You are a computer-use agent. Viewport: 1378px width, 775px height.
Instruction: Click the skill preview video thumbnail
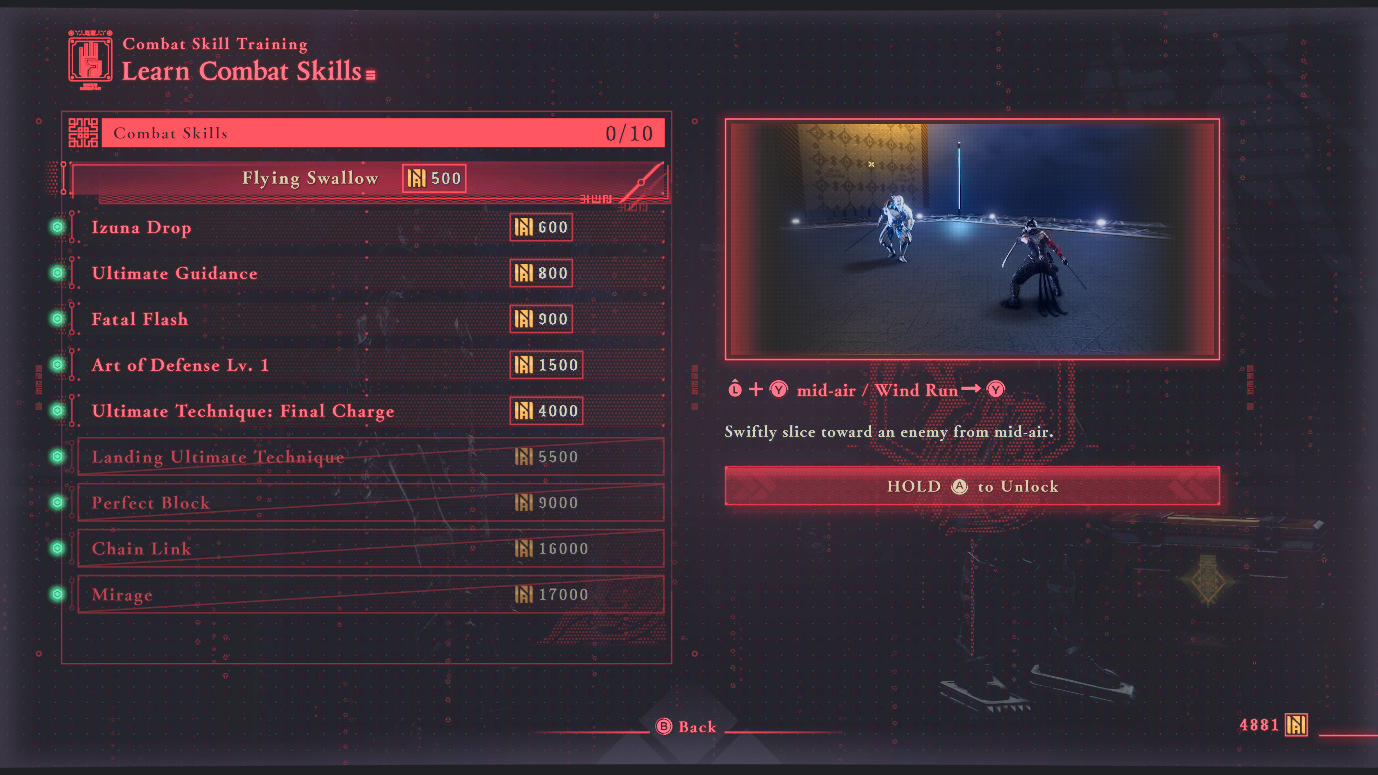[x=971, y=239]
